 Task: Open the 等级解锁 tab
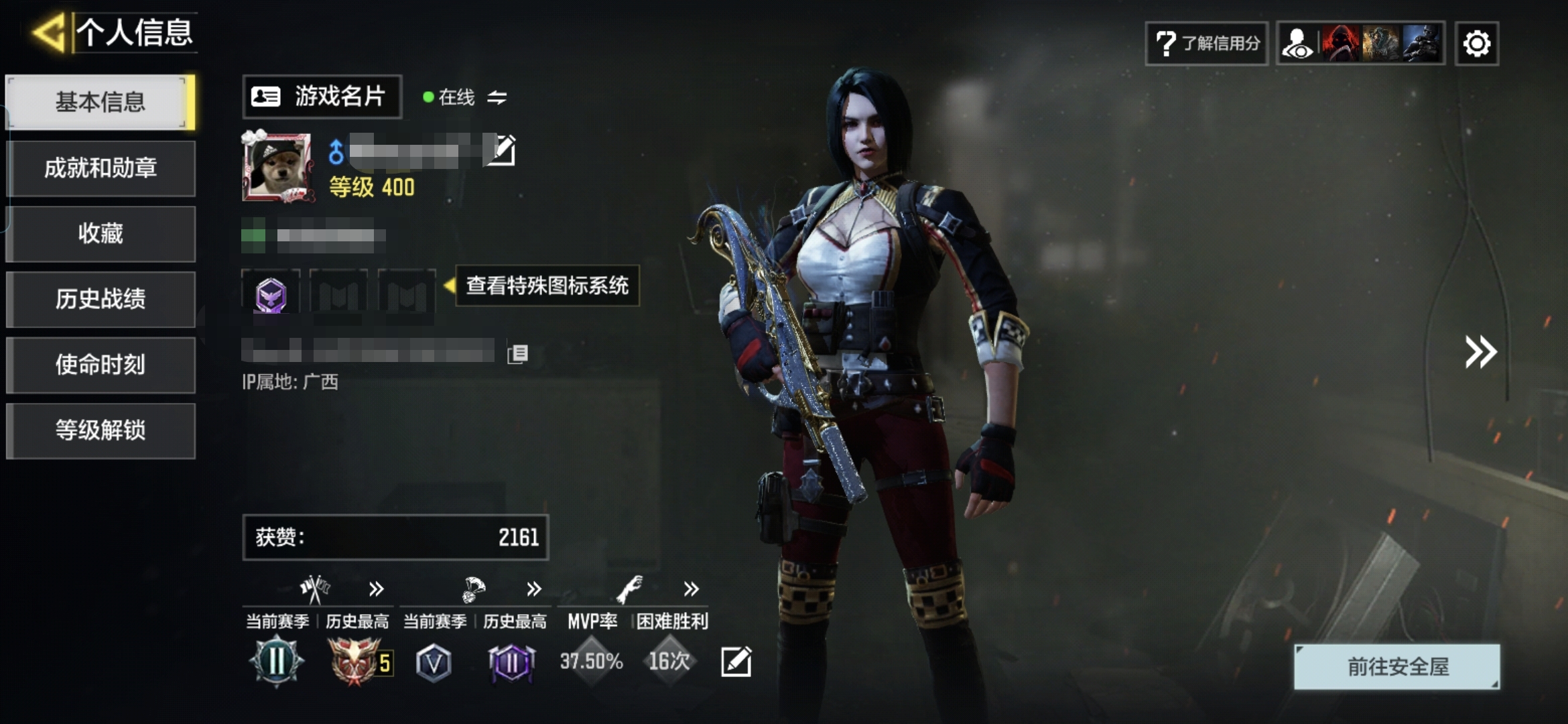point(101,430)
